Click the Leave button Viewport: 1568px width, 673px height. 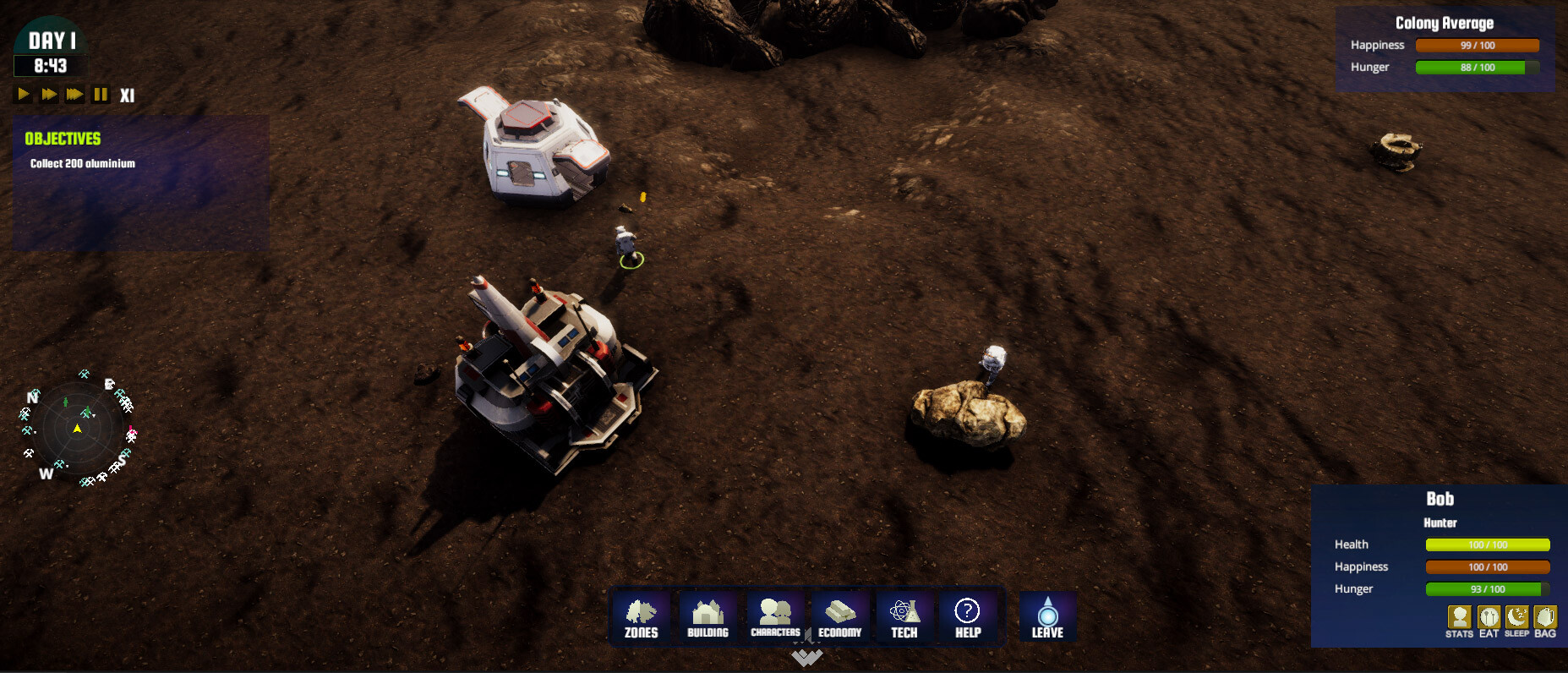coord(1047,617)
